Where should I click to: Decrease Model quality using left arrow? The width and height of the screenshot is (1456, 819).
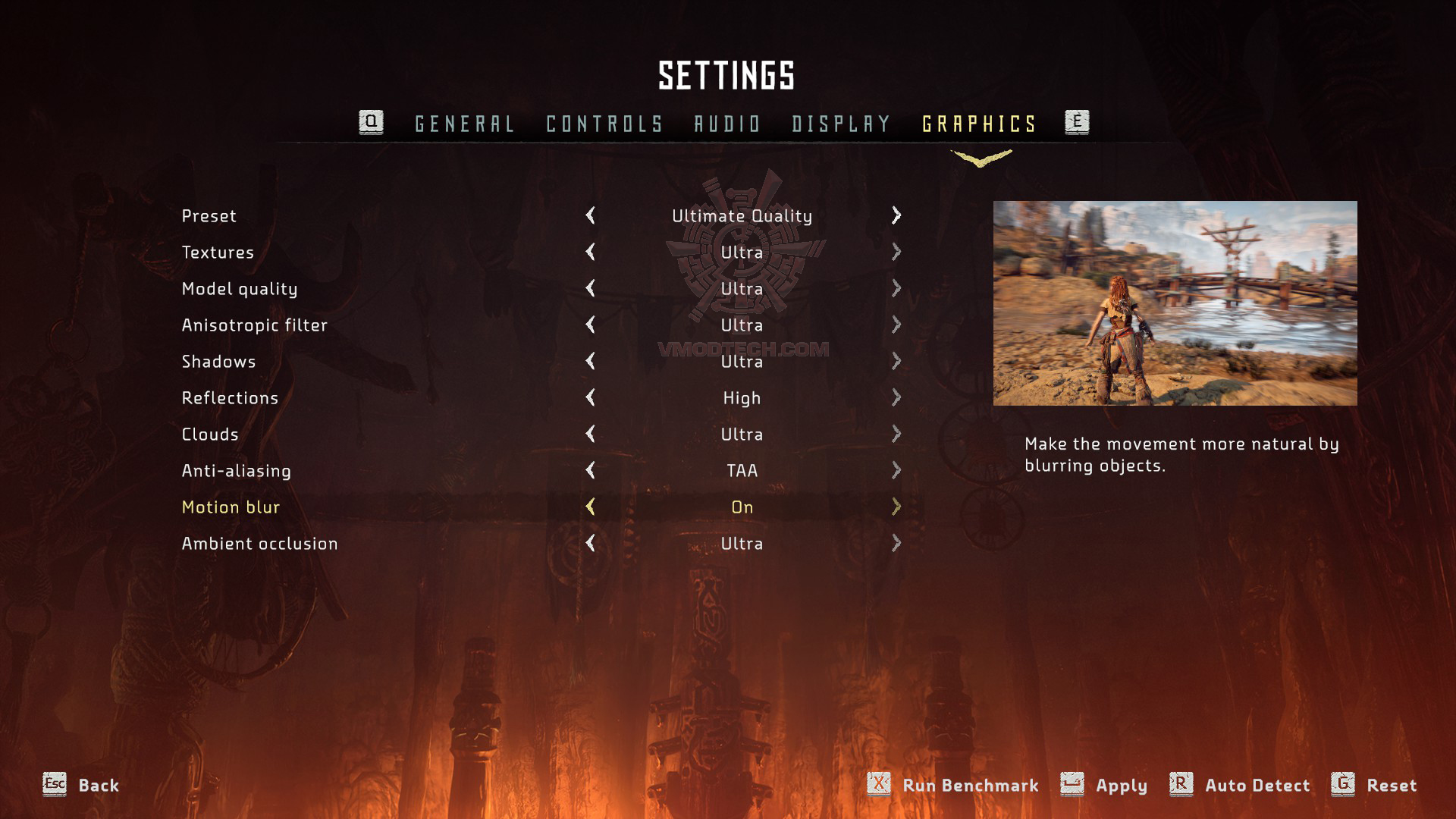(x=590, y=288)
